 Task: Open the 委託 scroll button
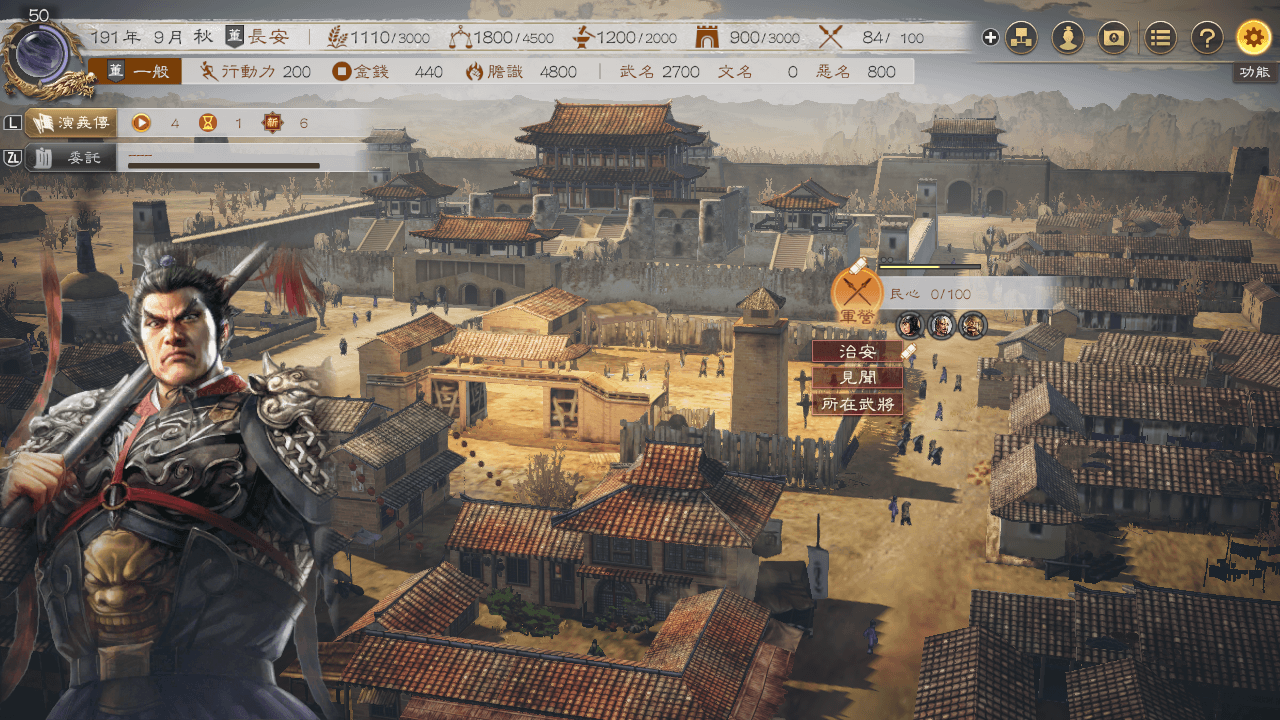71,157
